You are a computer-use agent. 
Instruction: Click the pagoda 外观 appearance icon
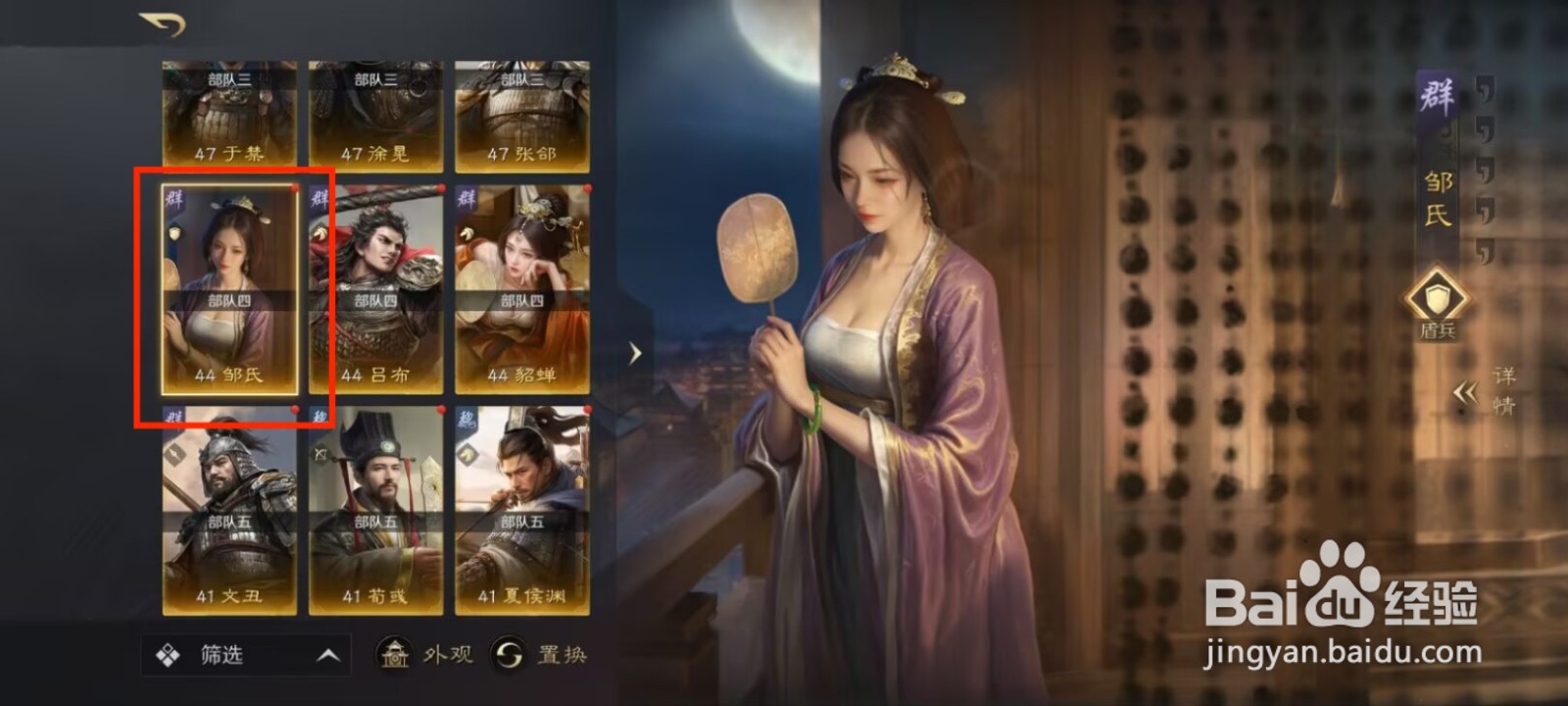pyautogui.click(x=394, y=652)
